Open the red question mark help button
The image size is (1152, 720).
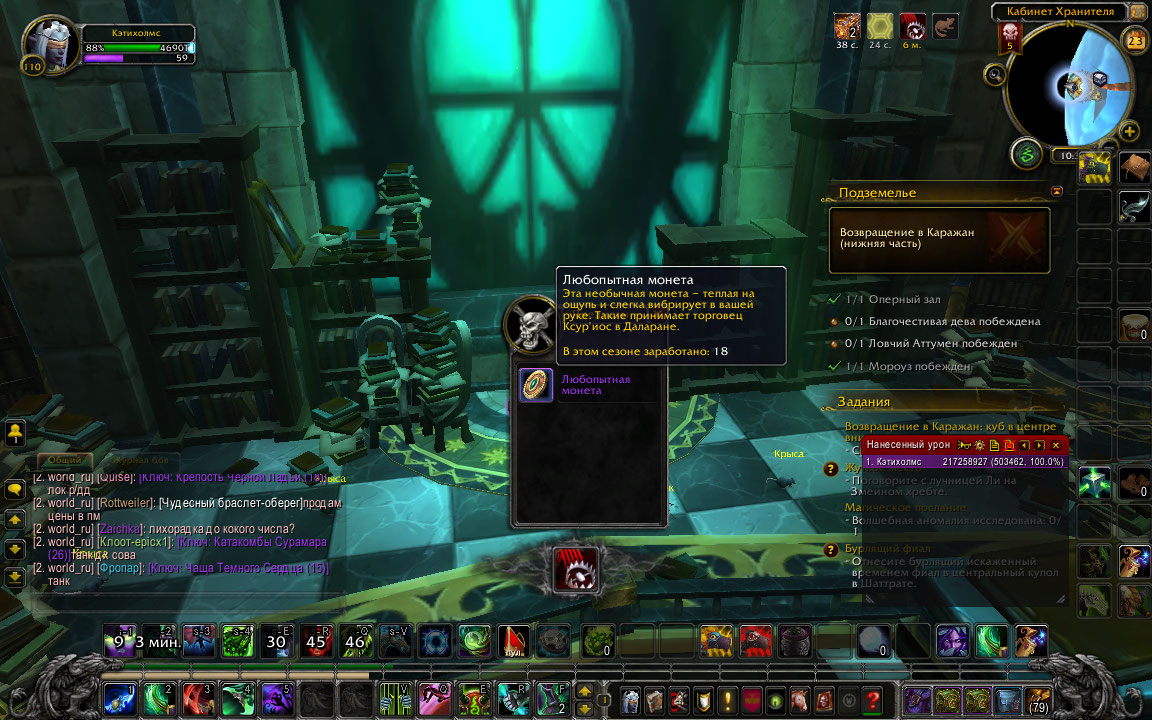point(873,698)
